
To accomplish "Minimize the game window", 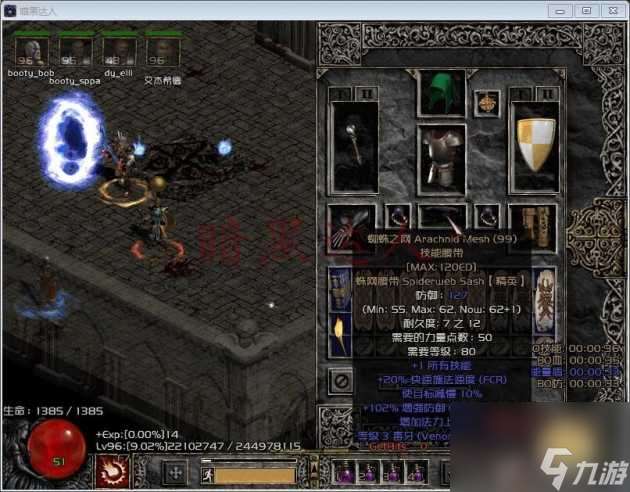I will (563, 10).
